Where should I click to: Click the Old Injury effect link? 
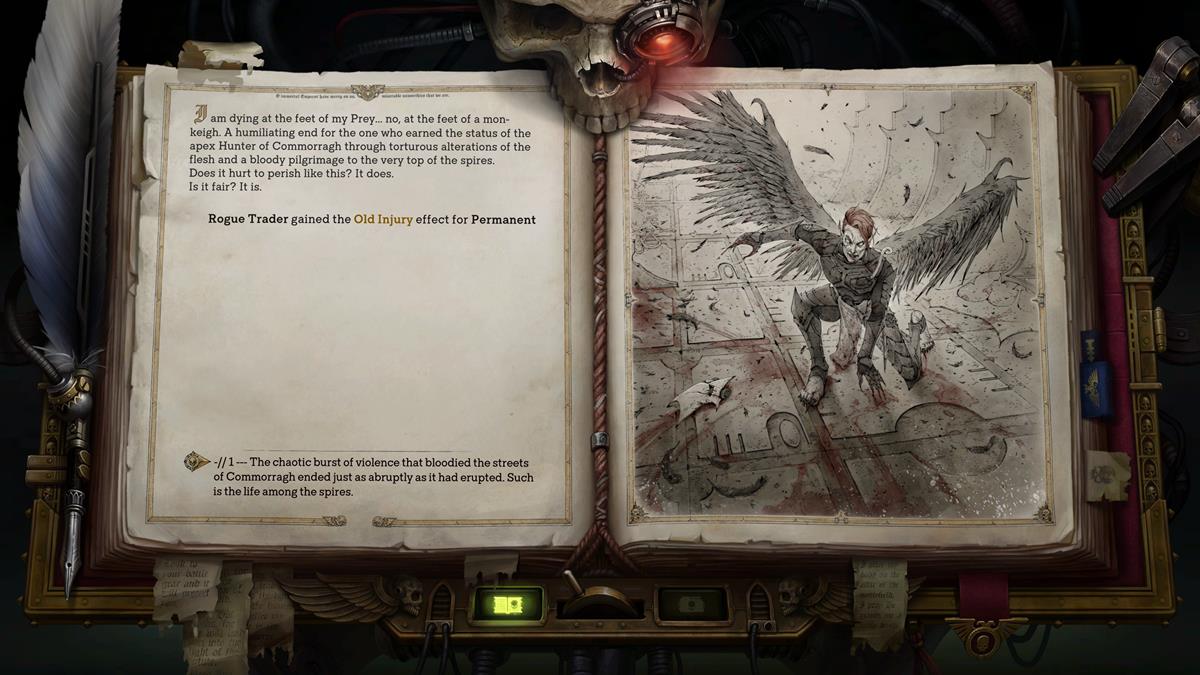pos(383,219)
